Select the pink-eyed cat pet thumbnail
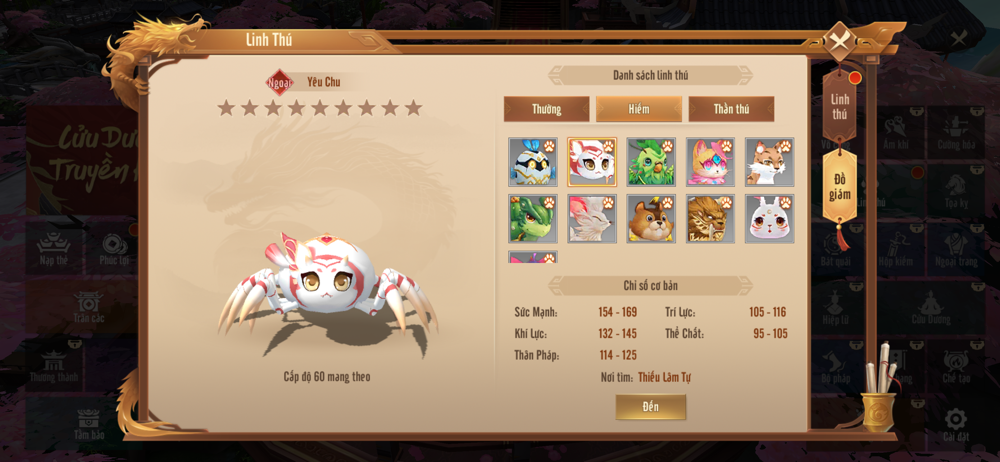The width and height of the screenshot is (1000, 462). pyautogui.click(x=710, y=162)
